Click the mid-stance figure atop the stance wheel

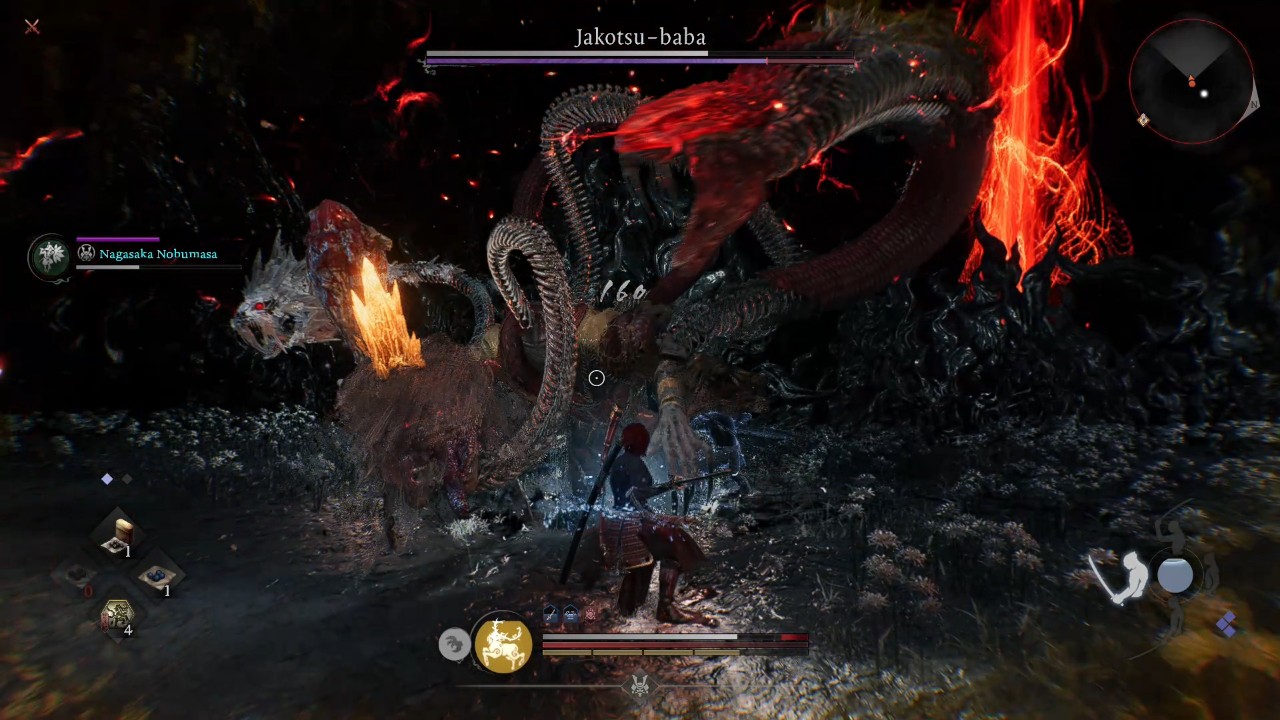(1172, 532)
